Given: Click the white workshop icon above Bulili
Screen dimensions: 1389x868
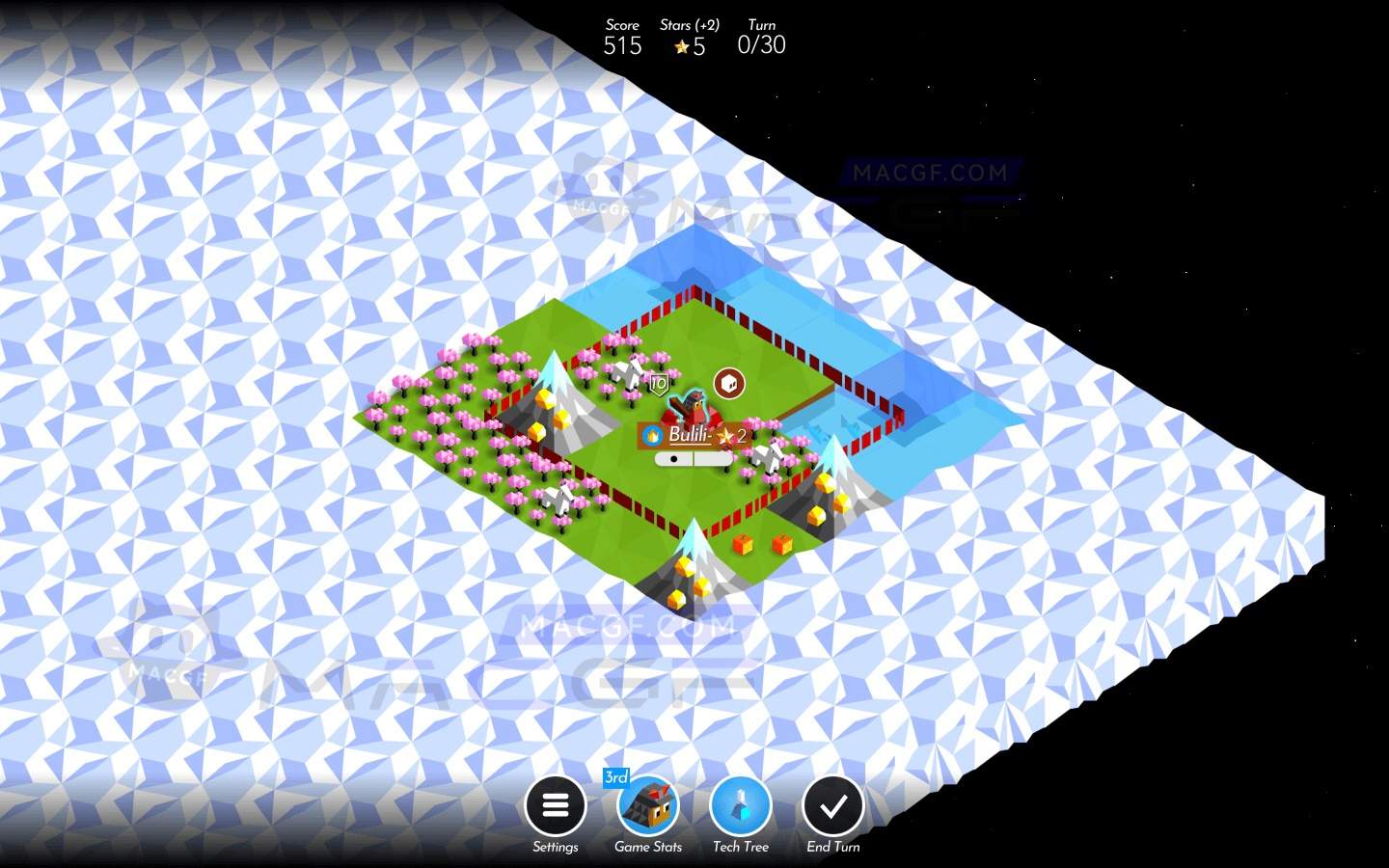Looking at the screenshot, I should (730, 383).
